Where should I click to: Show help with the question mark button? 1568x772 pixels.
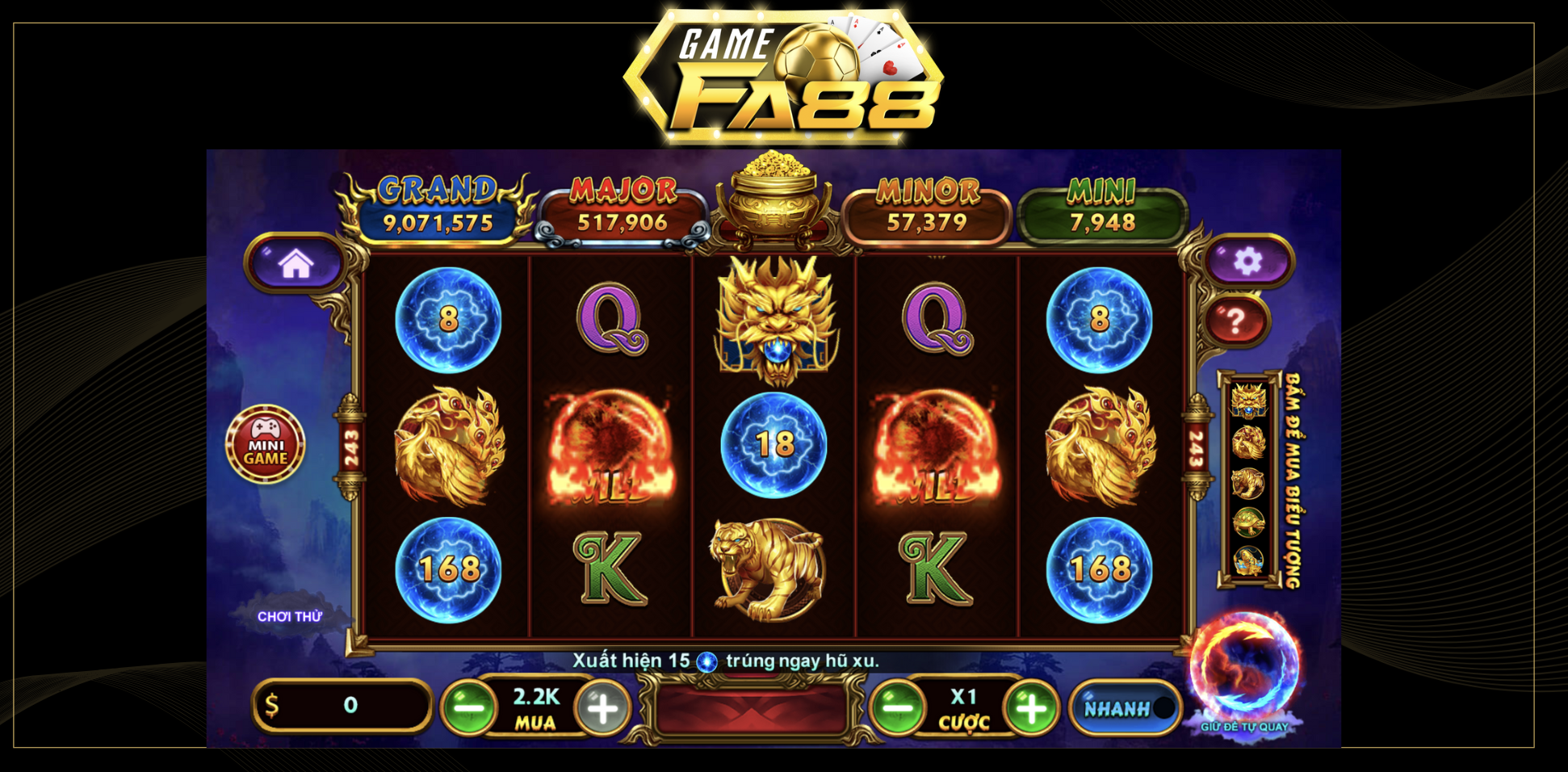tap(1235, 321)
